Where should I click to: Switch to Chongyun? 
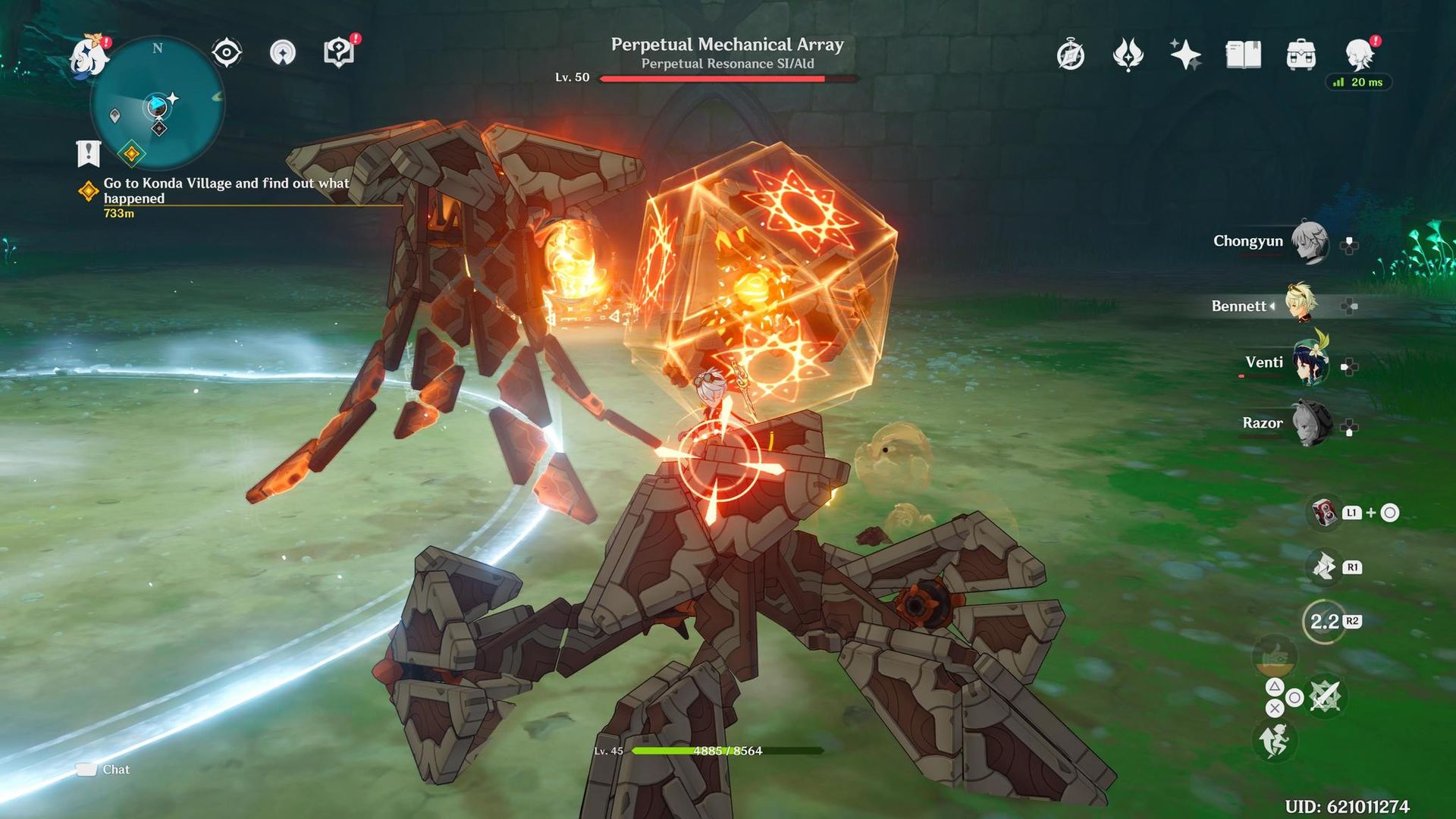pos(1310,241)
